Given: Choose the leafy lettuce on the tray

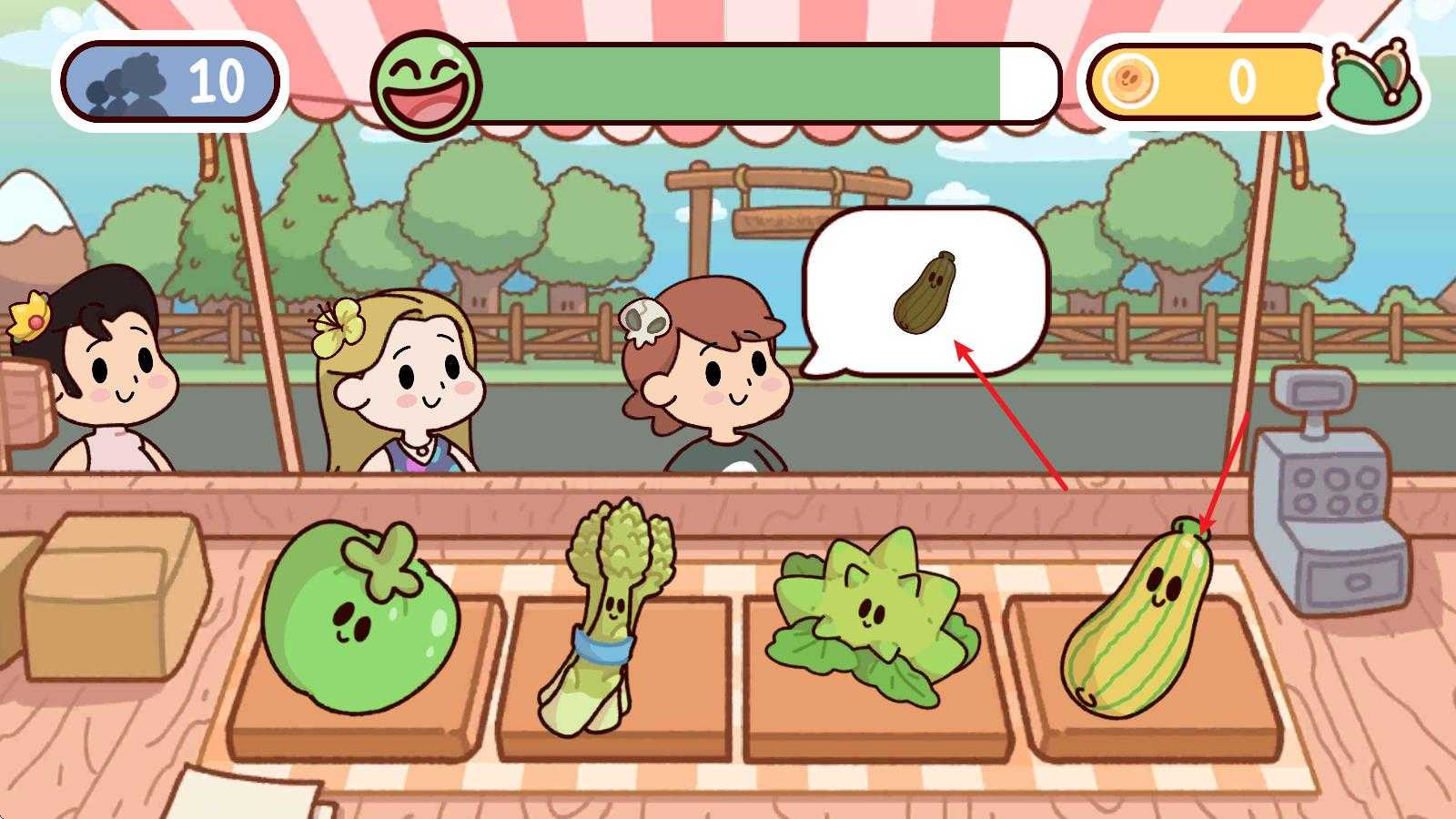Looking at the screenshot, I should pos(869,614).
